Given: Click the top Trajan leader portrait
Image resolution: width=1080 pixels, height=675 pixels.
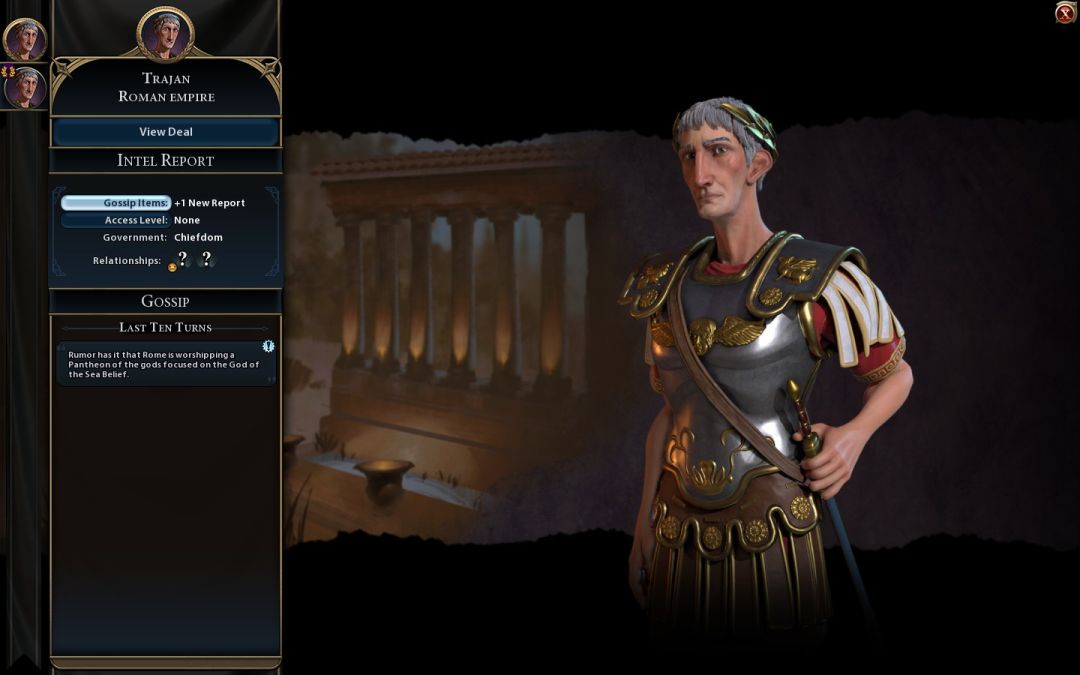Looking at the screenshot, I should pos(24,40).
